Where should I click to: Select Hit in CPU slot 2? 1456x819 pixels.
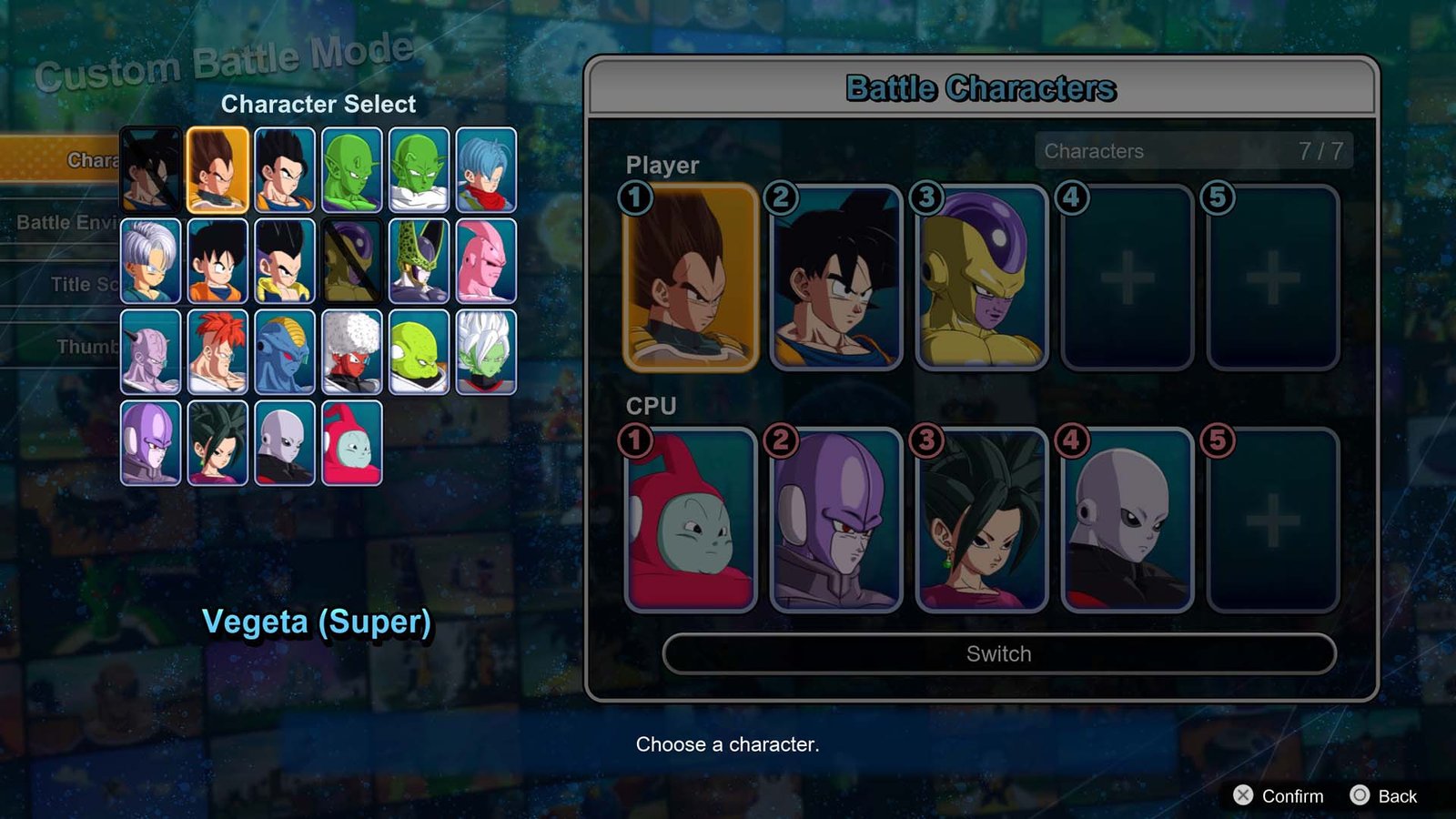[x=835, y=520]
